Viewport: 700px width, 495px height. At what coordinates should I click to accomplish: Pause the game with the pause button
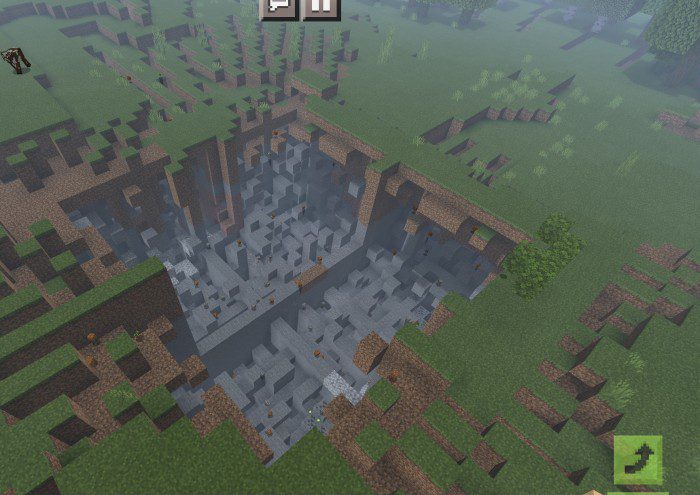point(321,7)
